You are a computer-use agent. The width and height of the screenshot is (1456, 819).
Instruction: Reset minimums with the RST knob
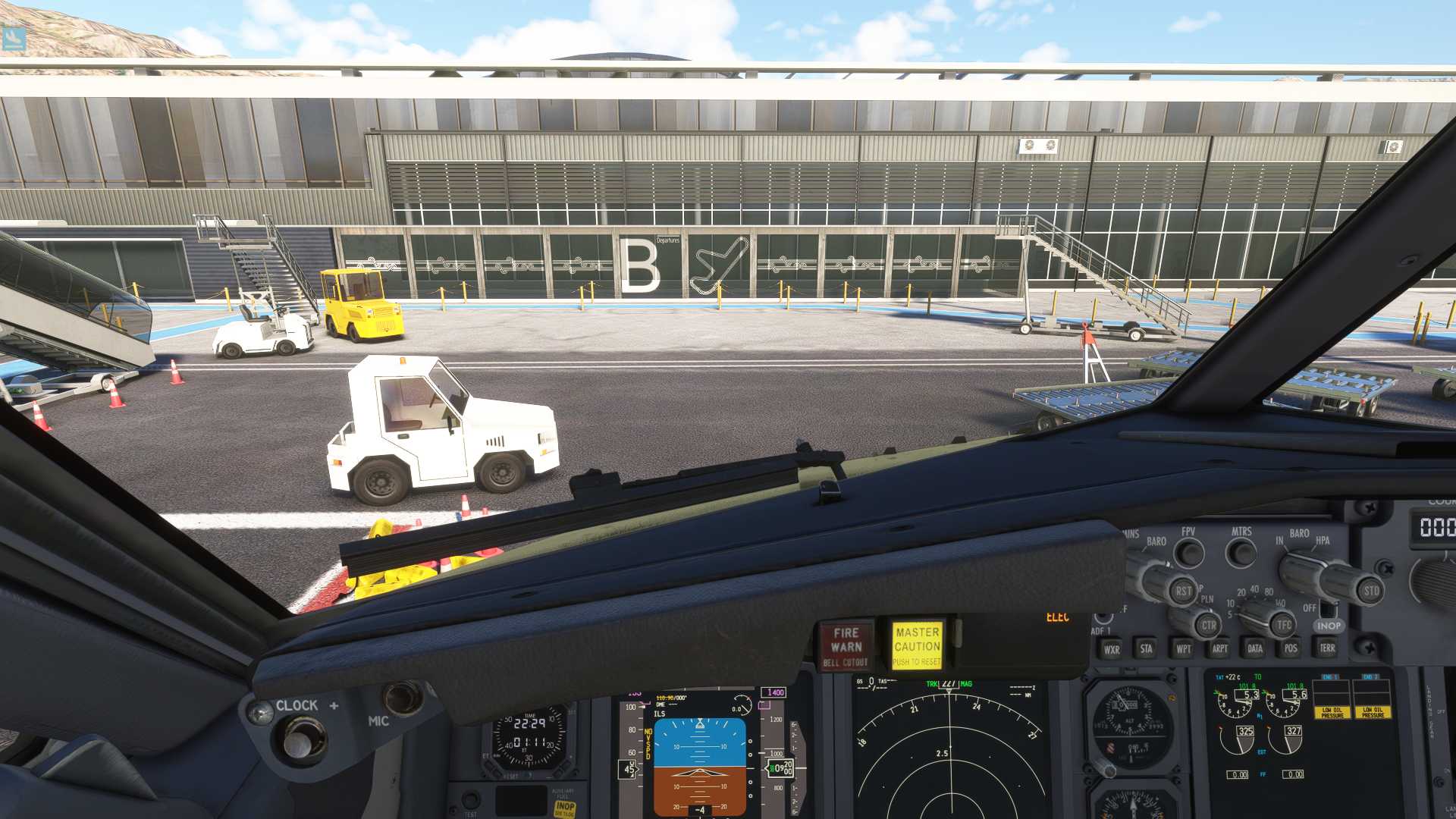coord(1183,591)
